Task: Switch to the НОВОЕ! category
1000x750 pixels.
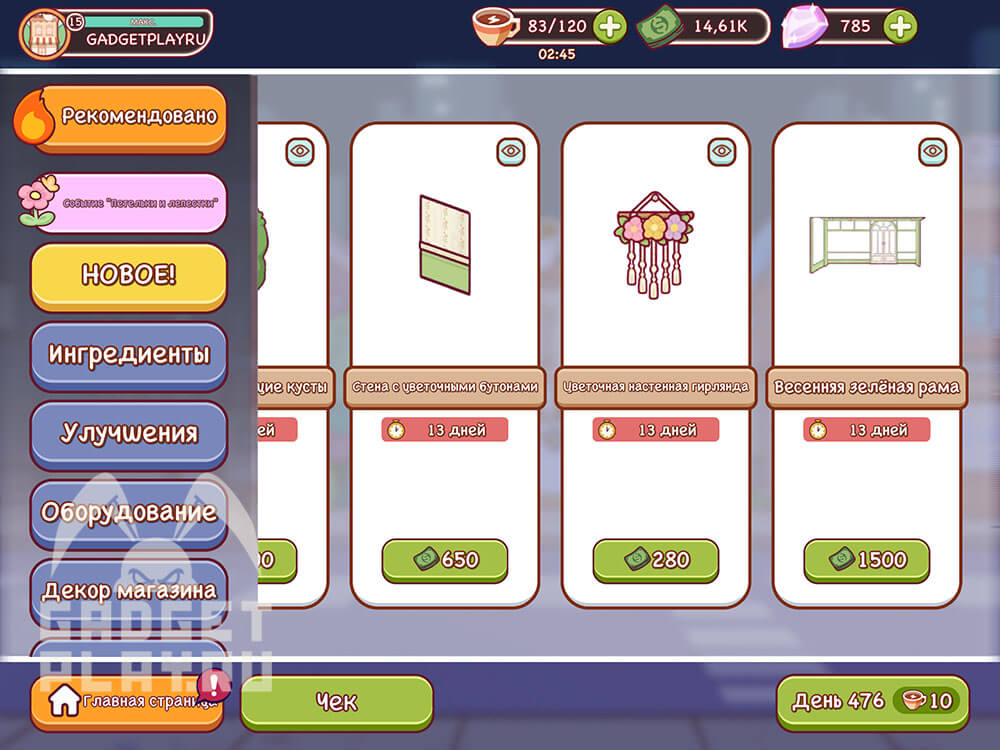Action: pyautogui.click(x=129, y=275)
